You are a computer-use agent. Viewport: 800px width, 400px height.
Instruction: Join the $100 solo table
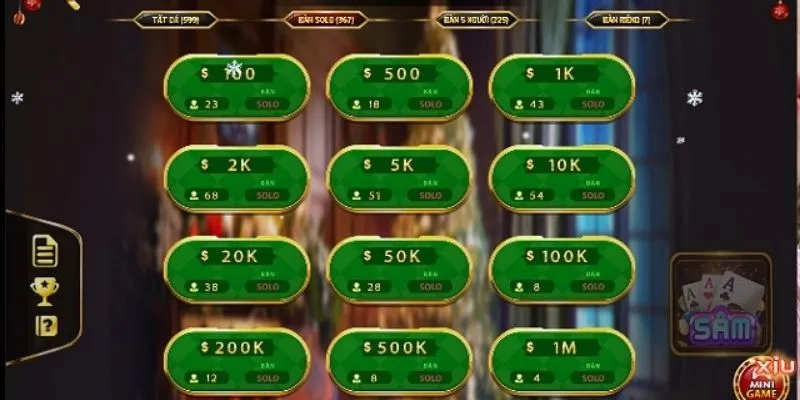point(237,87)
